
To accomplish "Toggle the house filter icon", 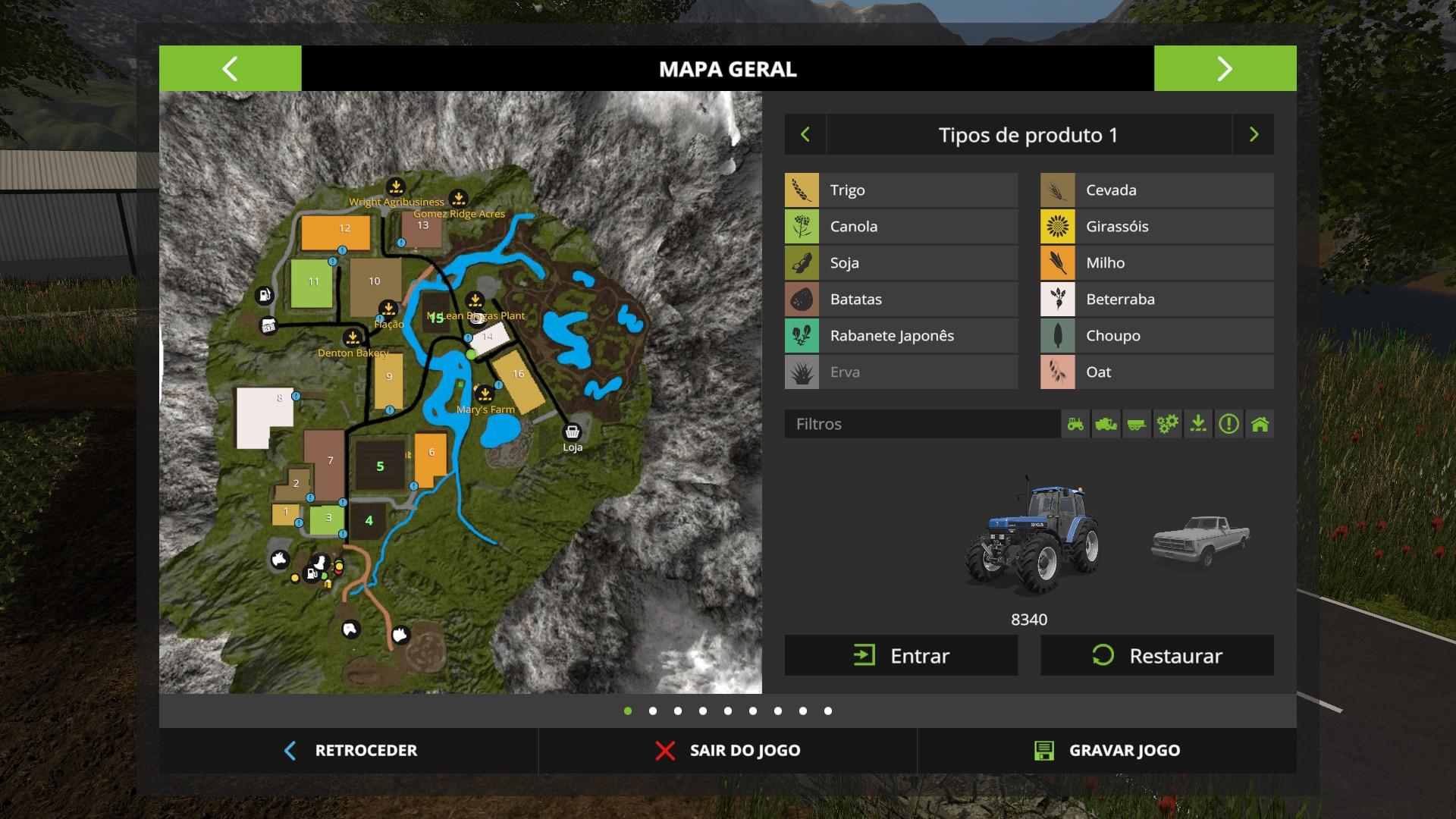I will pyautogui.click(x=1260, y=424).
